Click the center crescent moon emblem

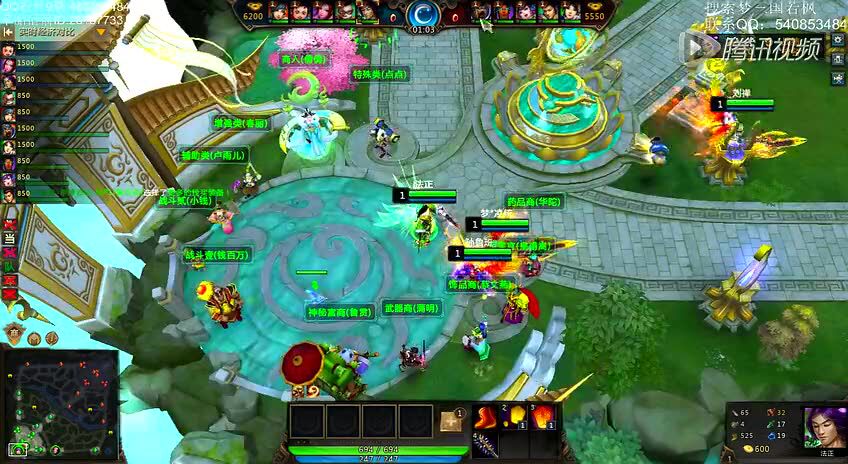[424, 15]
